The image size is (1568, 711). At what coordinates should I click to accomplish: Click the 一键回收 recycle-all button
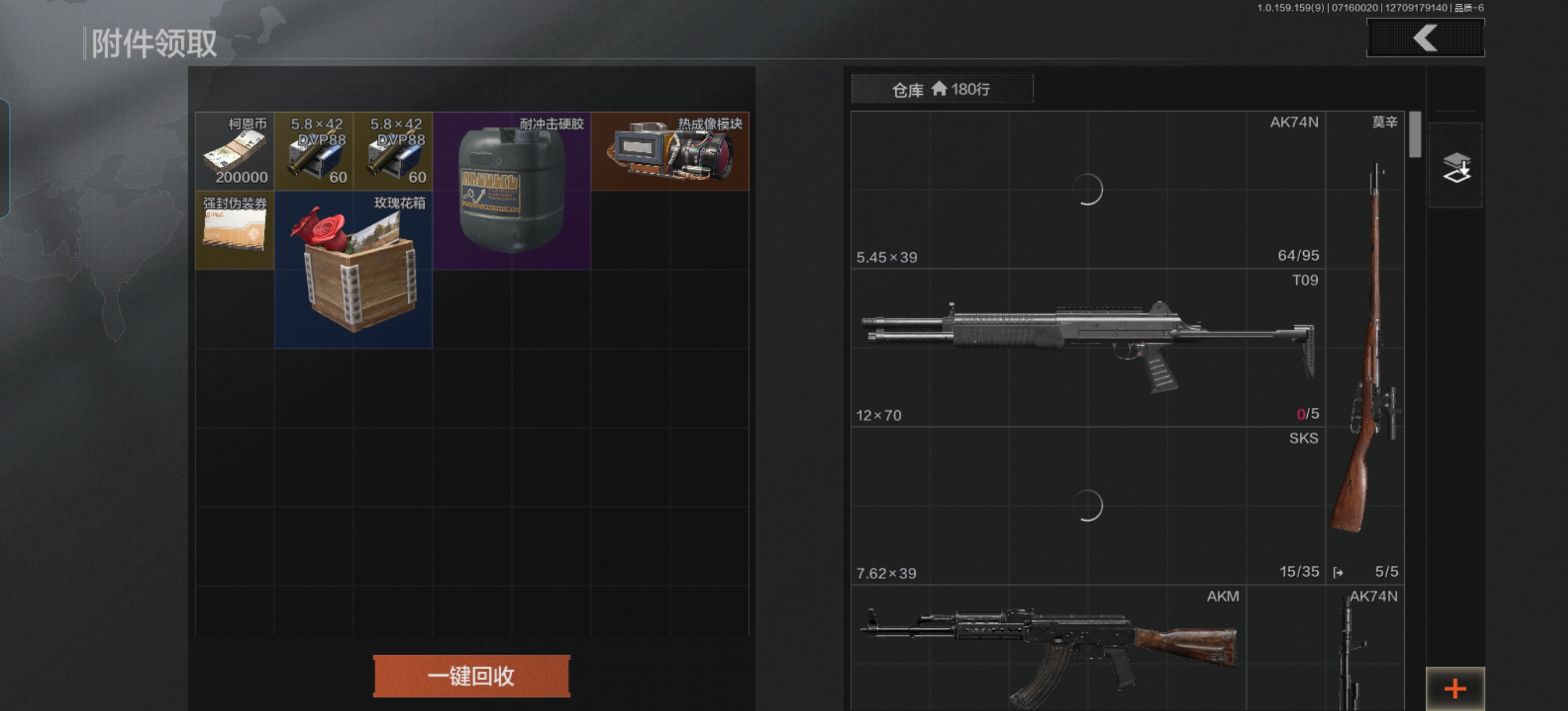(x=471, y=676)
